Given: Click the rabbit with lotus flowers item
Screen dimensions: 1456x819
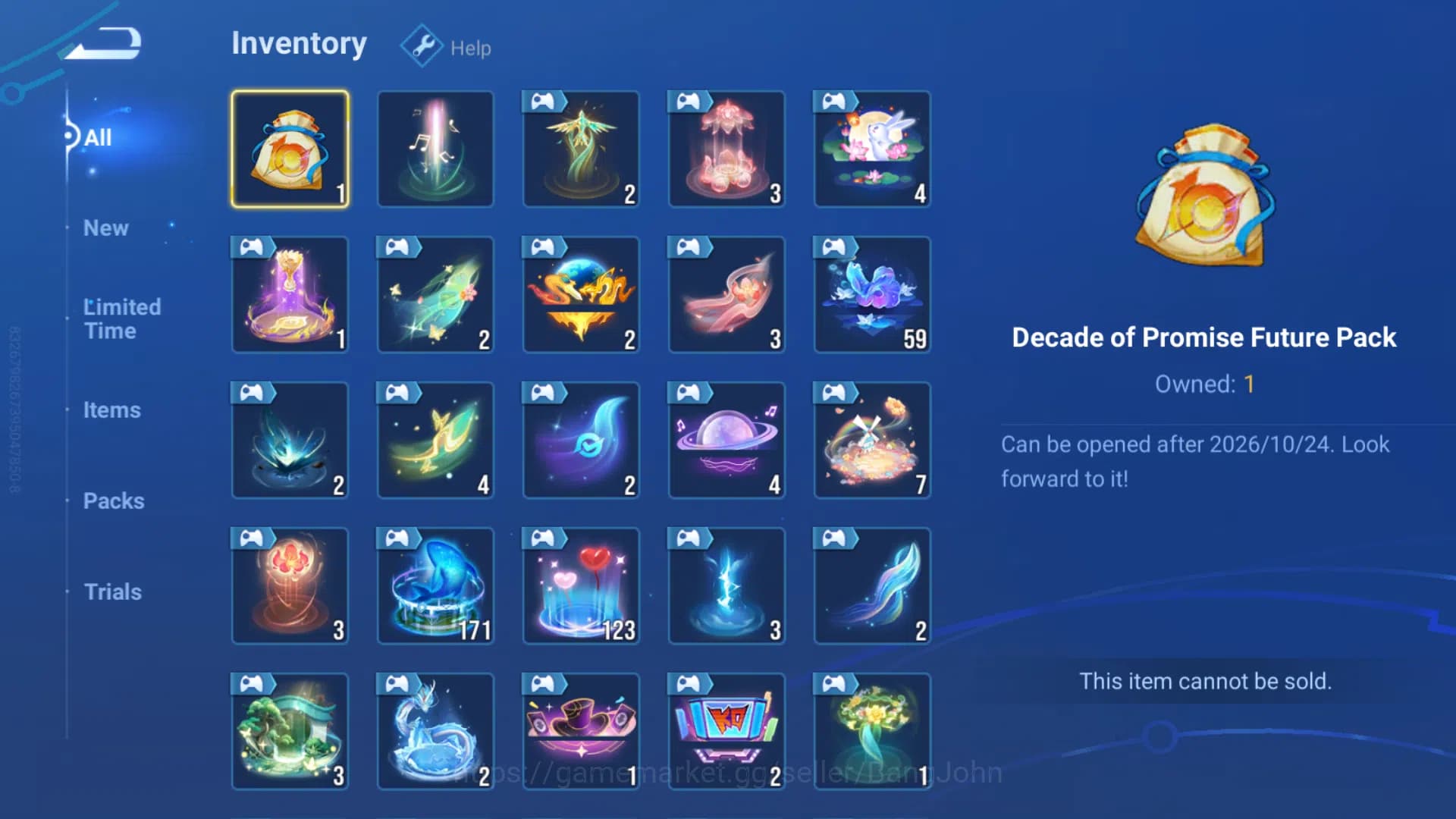Looking at the screenshot, I should pos(872,148).
